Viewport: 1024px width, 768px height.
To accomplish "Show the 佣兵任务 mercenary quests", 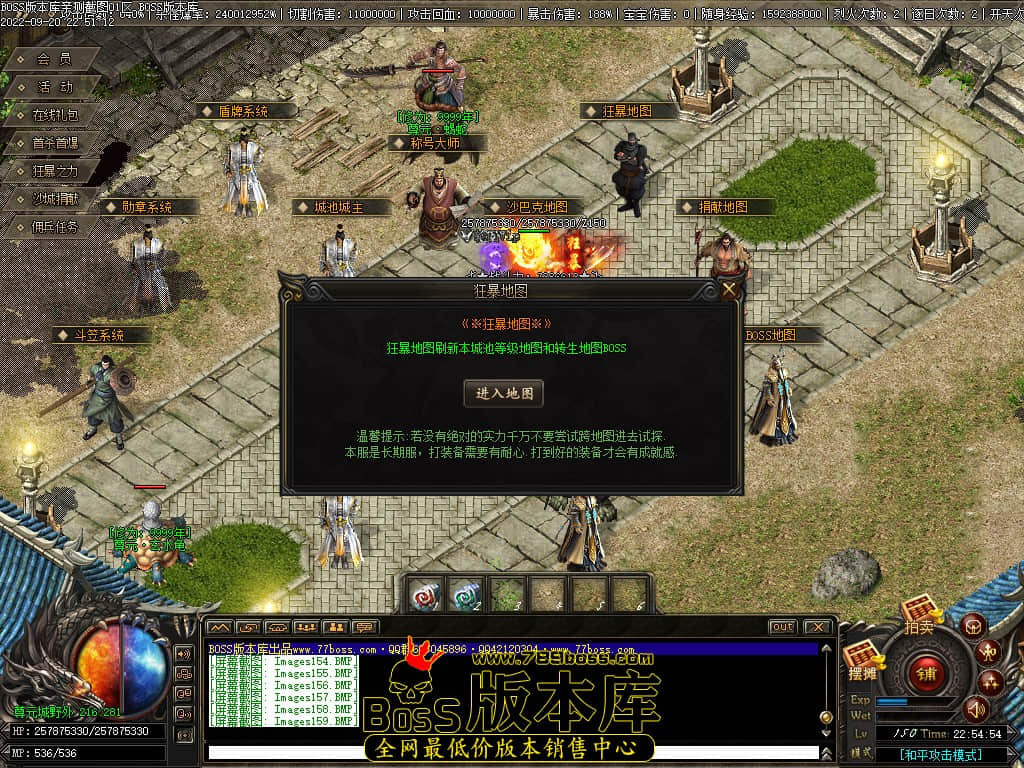I will click(54, 227).
